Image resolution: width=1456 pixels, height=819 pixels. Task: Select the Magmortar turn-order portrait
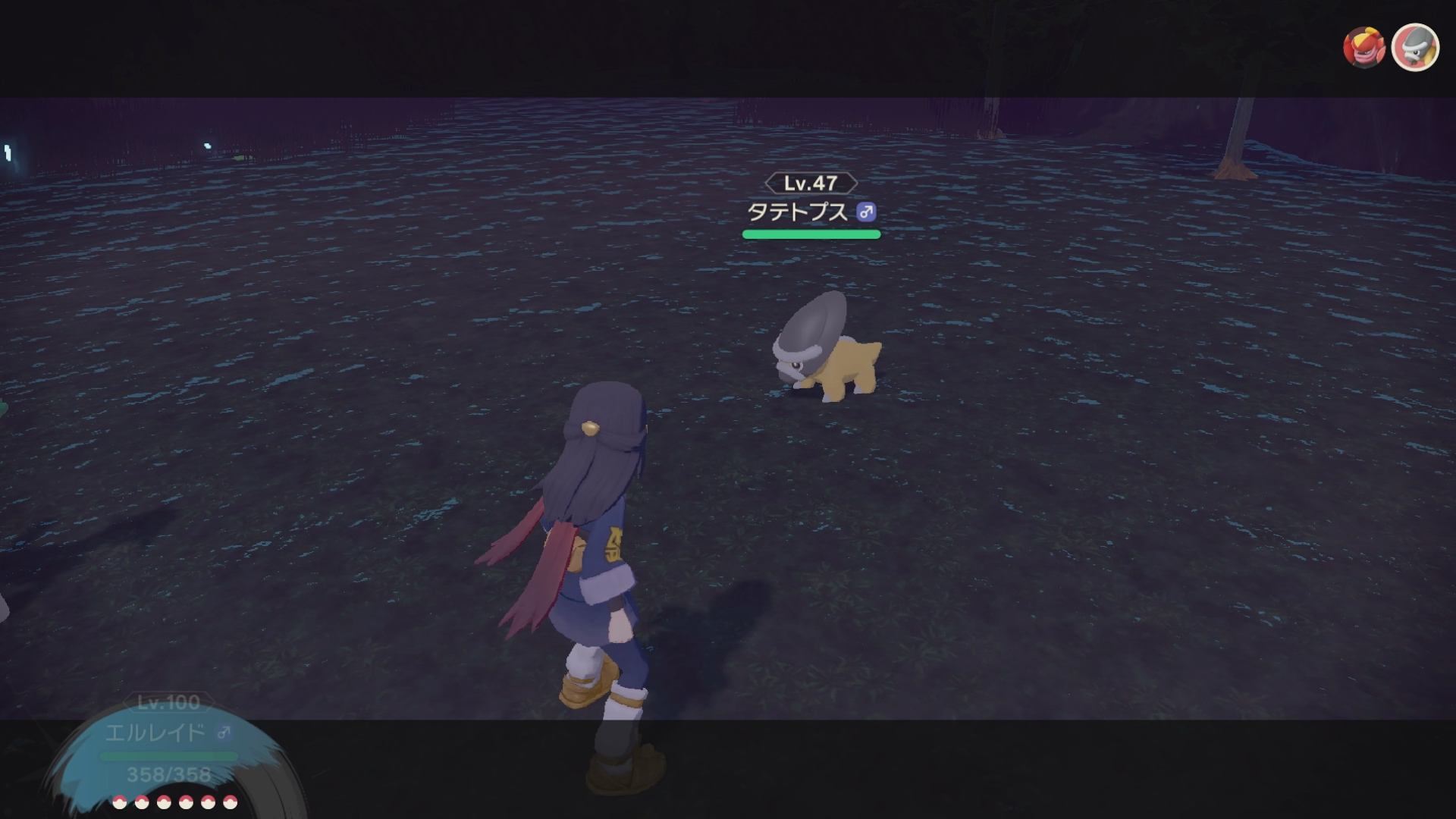[x=1363, y=48]
